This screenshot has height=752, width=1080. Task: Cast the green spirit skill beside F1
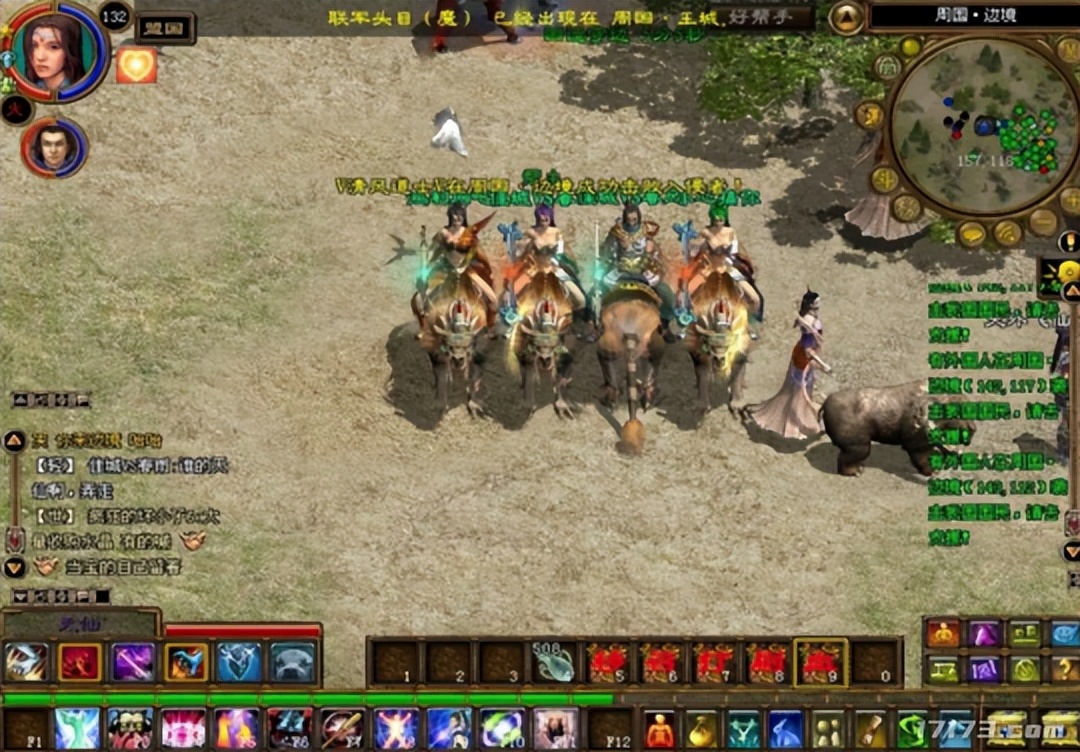click(x=78, y=729)
